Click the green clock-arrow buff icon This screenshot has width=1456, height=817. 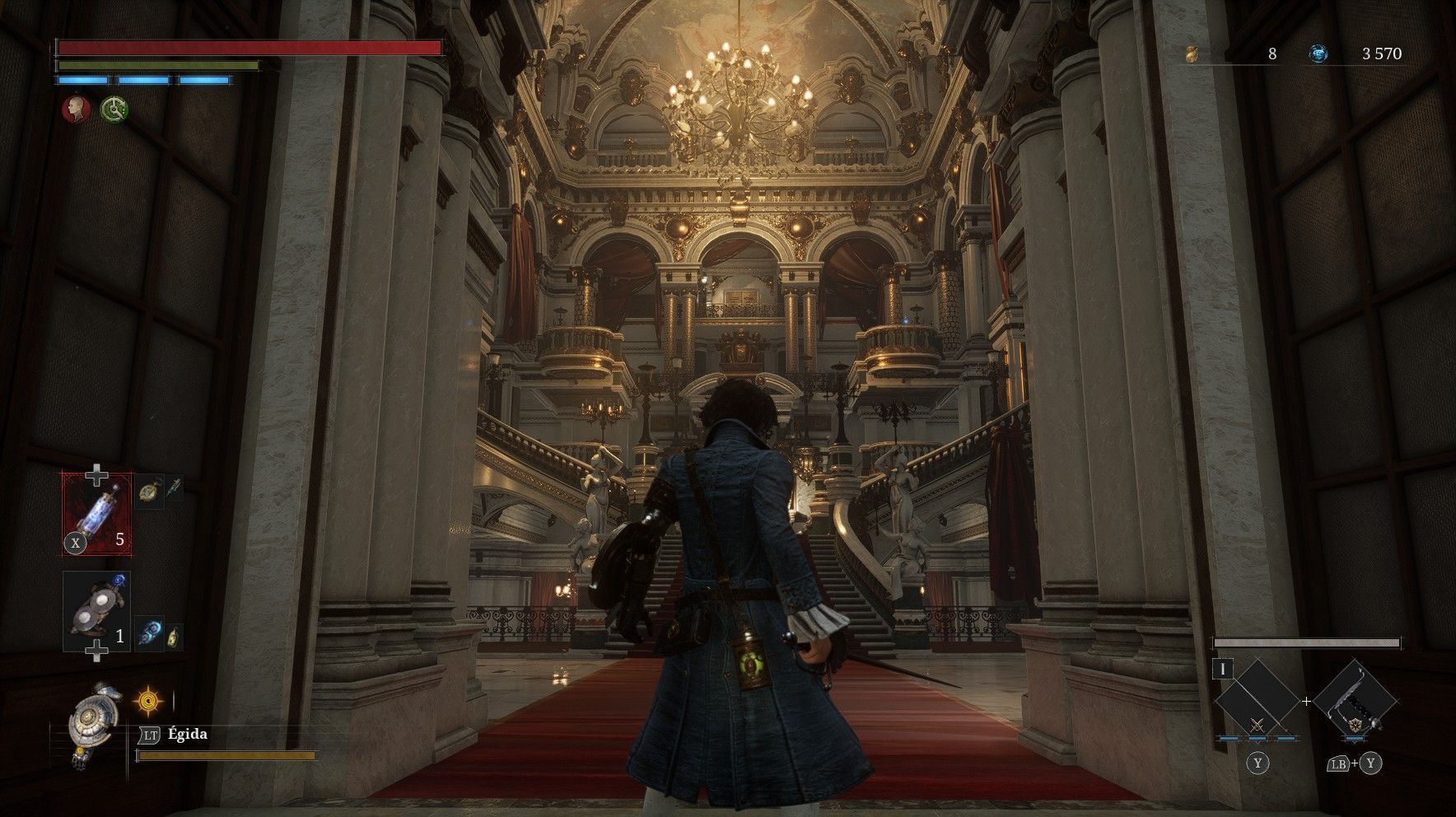tap(114, 109)
